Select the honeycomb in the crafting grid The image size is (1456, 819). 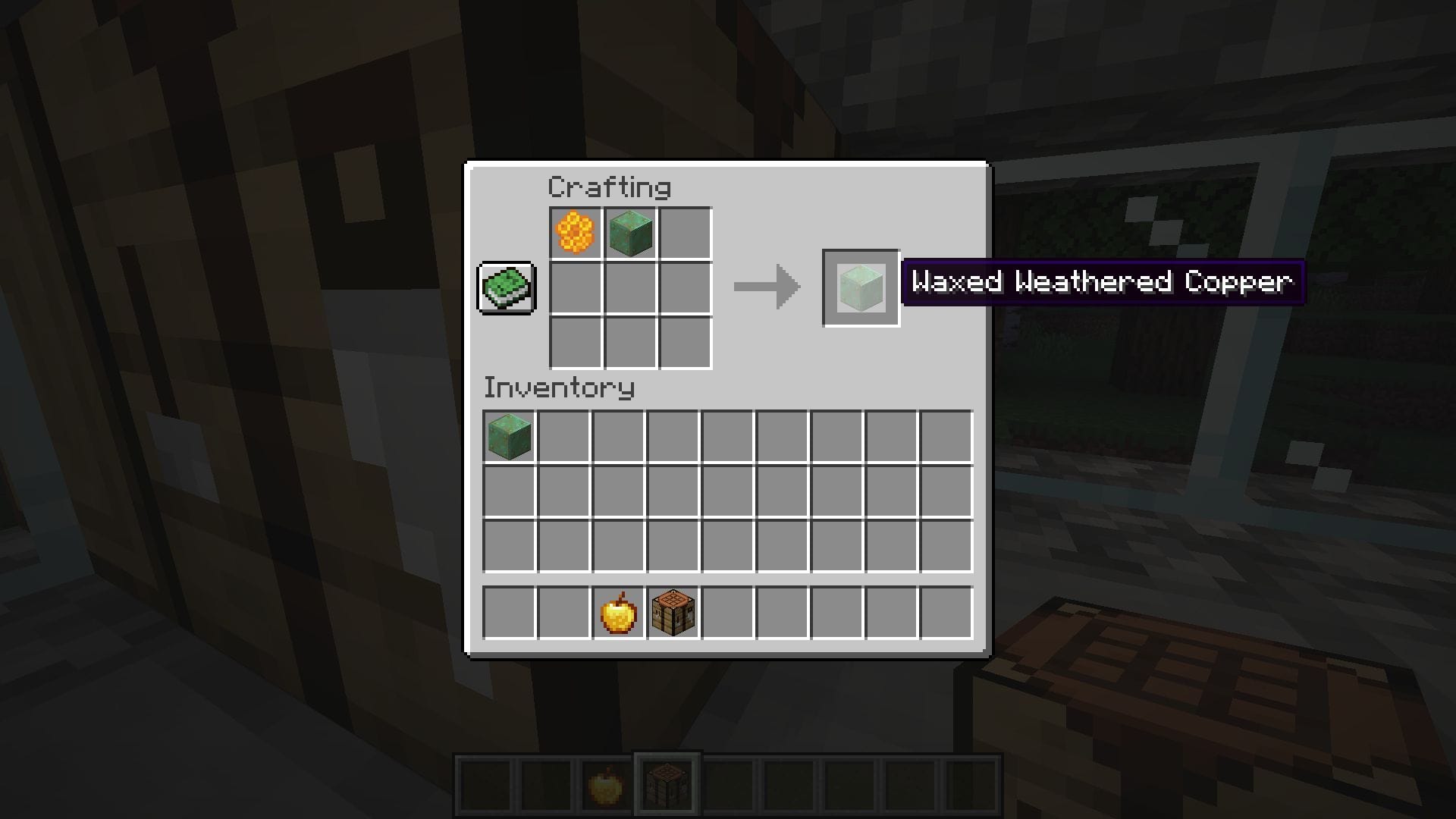pyautogui.click(x=575, y=231)
